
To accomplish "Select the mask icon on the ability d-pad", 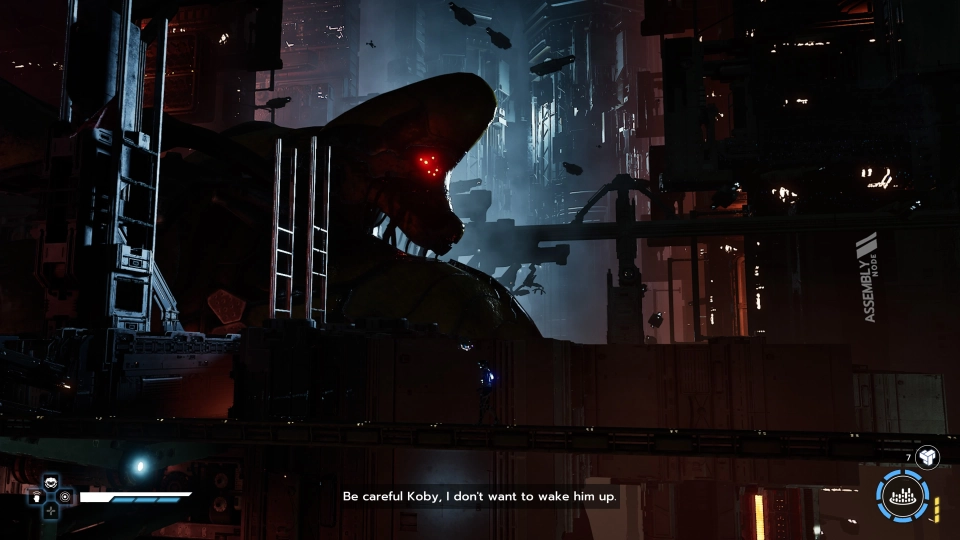I will click(x=51, y=481).
